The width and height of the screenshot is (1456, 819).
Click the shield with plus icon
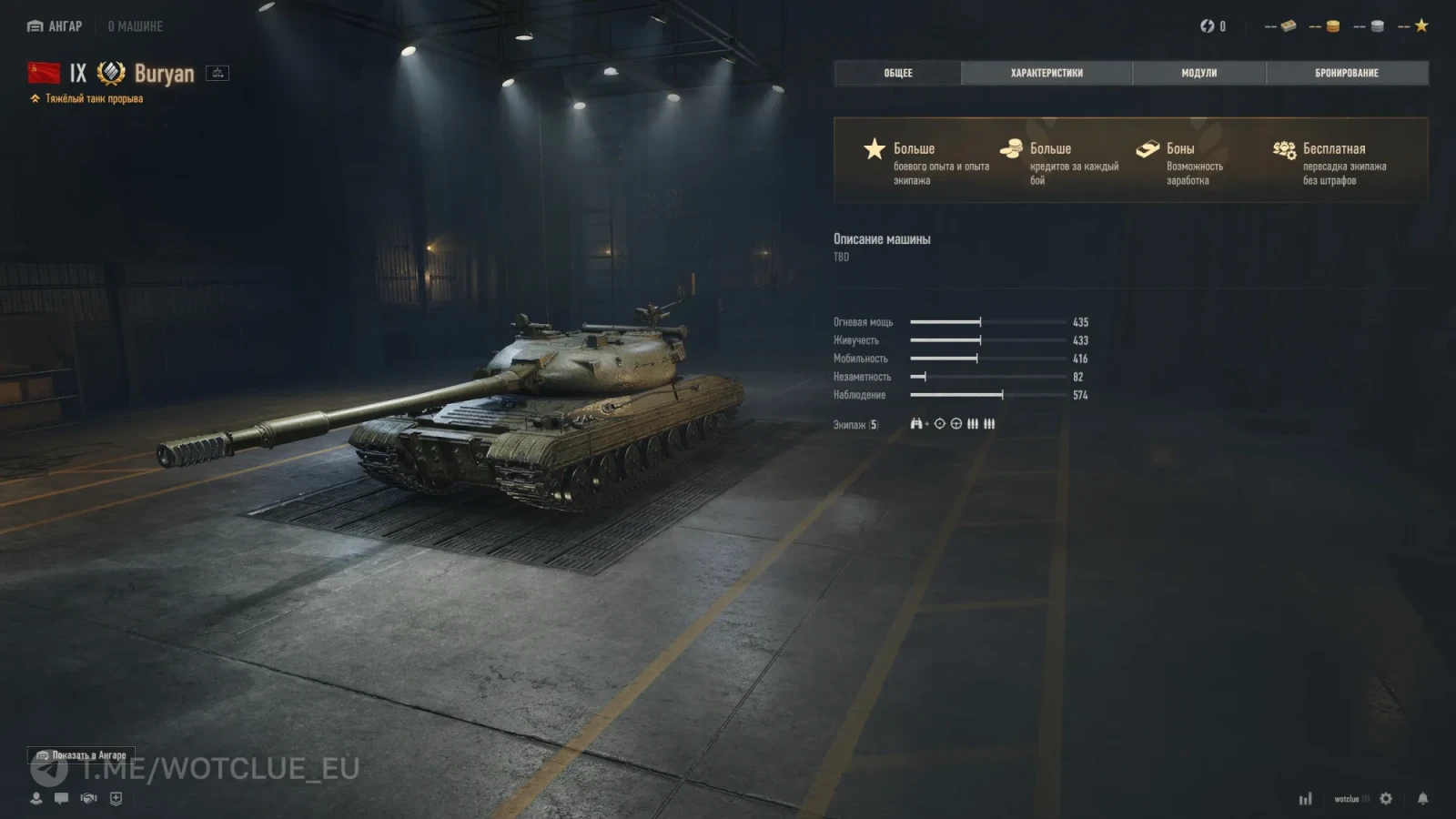coord(116,798)
